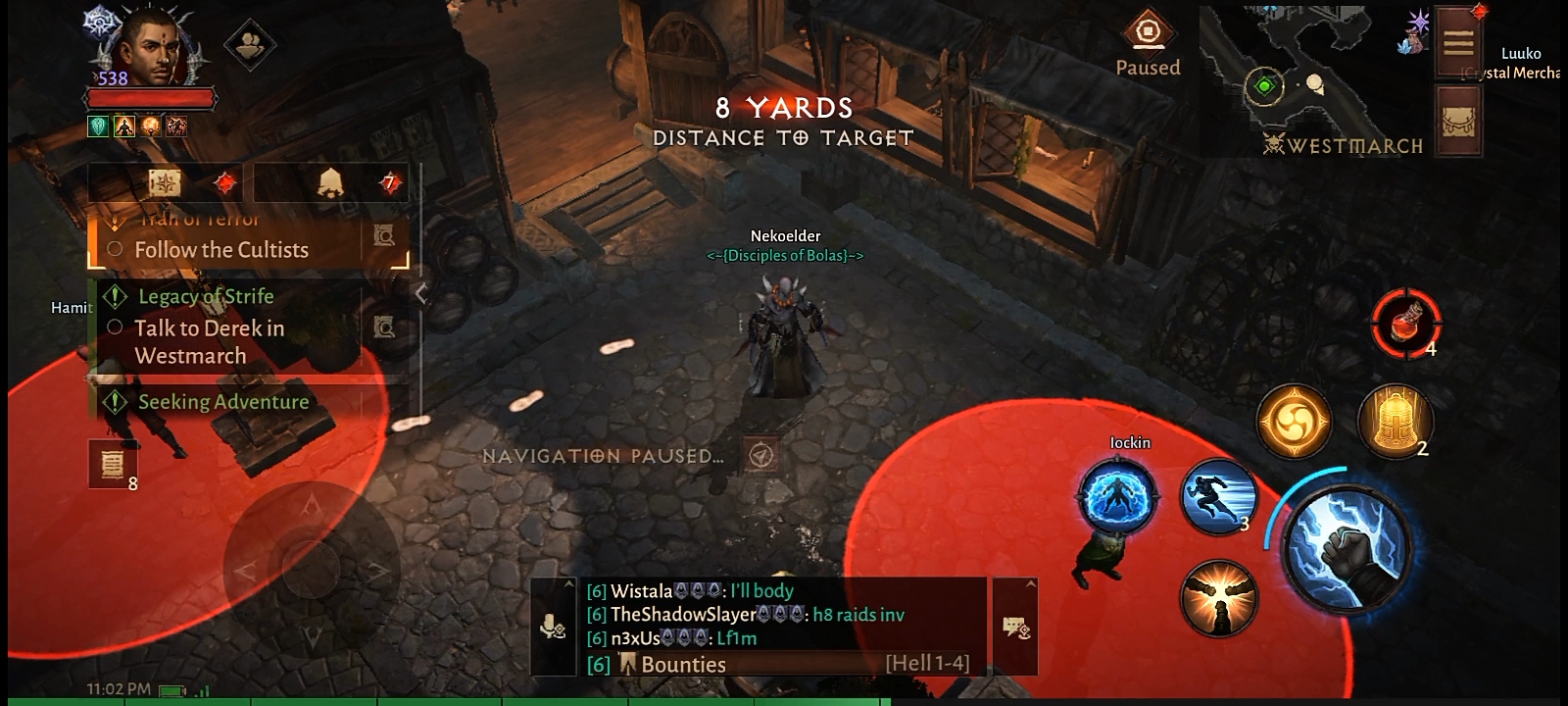Open the party members icon

[249, 45]
